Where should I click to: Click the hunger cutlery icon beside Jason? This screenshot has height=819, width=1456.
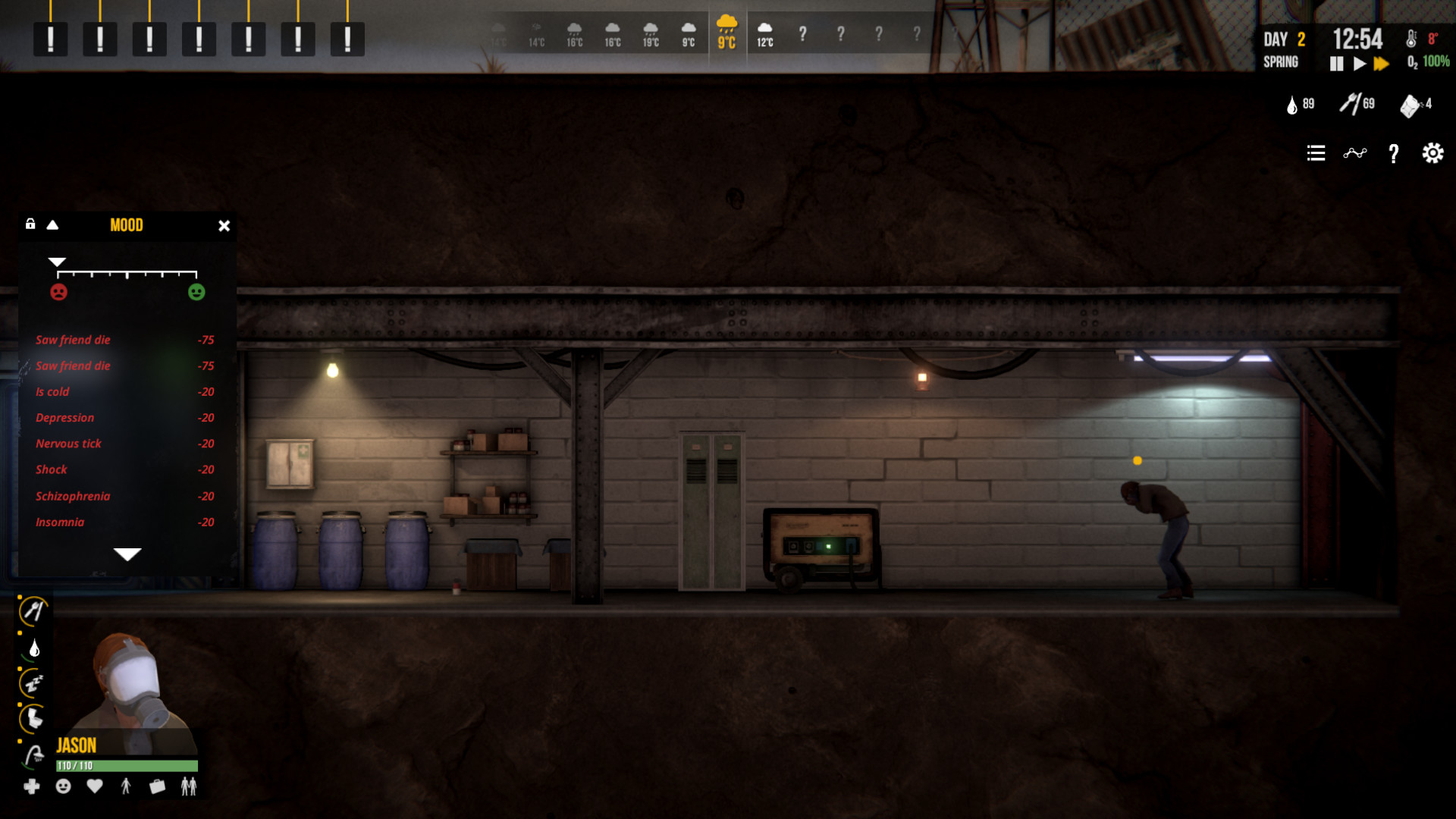click(32, 610)
